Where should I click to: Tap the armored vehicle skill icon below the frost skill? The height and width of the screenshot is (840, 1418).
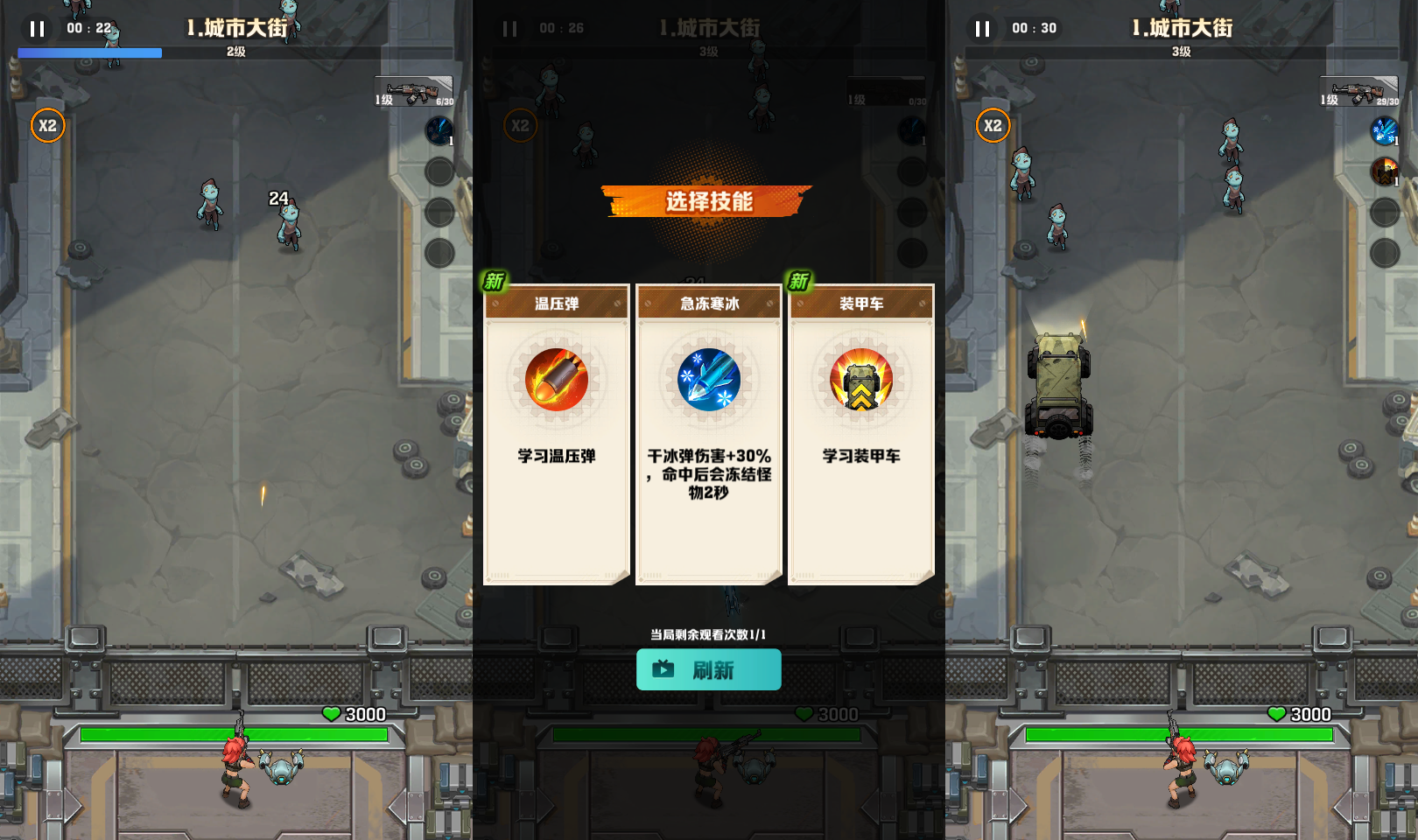(x=1384, y=171)
